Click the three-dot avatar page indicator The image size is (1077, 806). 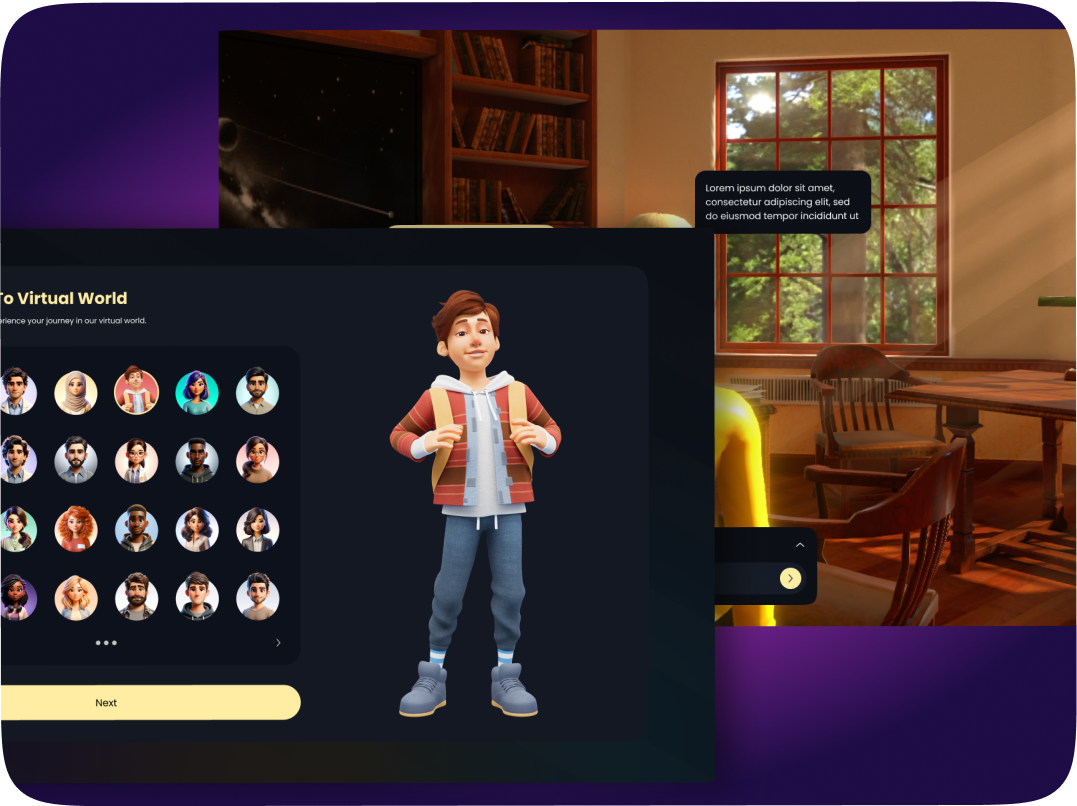[x=106, y=643]
